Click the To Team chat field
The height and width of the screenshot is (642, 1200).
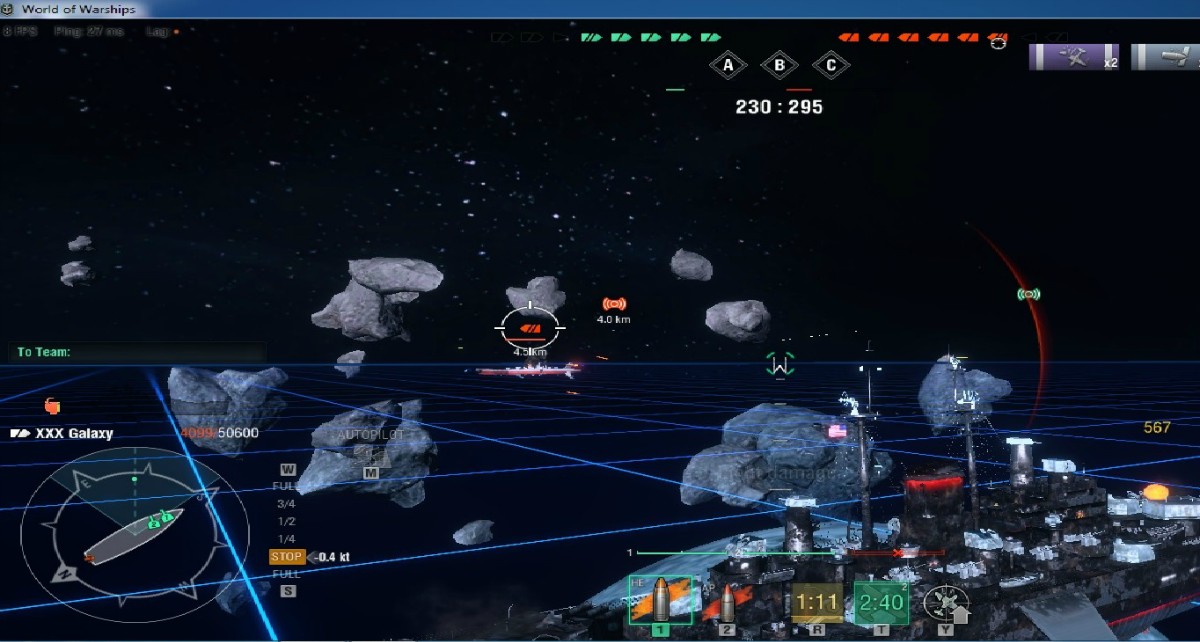point(140,352)
